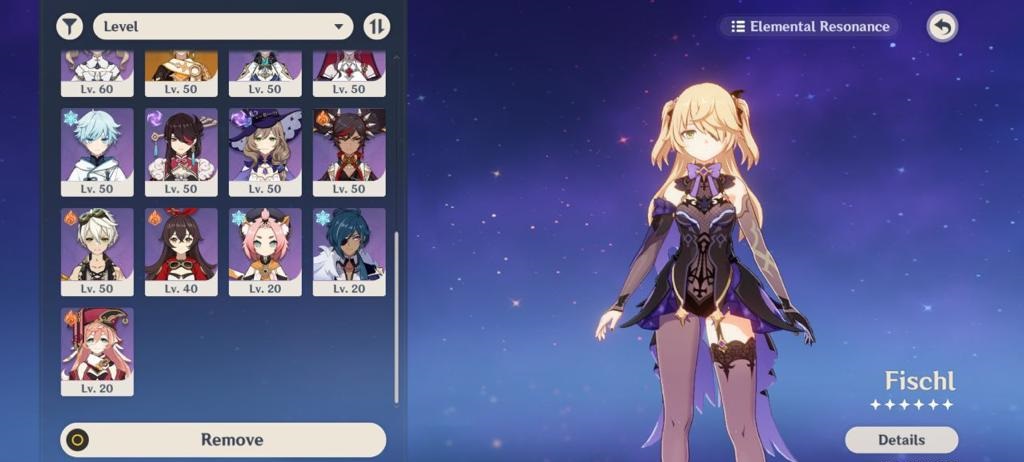Viewport: 1024px width, 462px height.
Task: Open Fischl's Details
Action: pyautogui.click(x=901, y=439)
